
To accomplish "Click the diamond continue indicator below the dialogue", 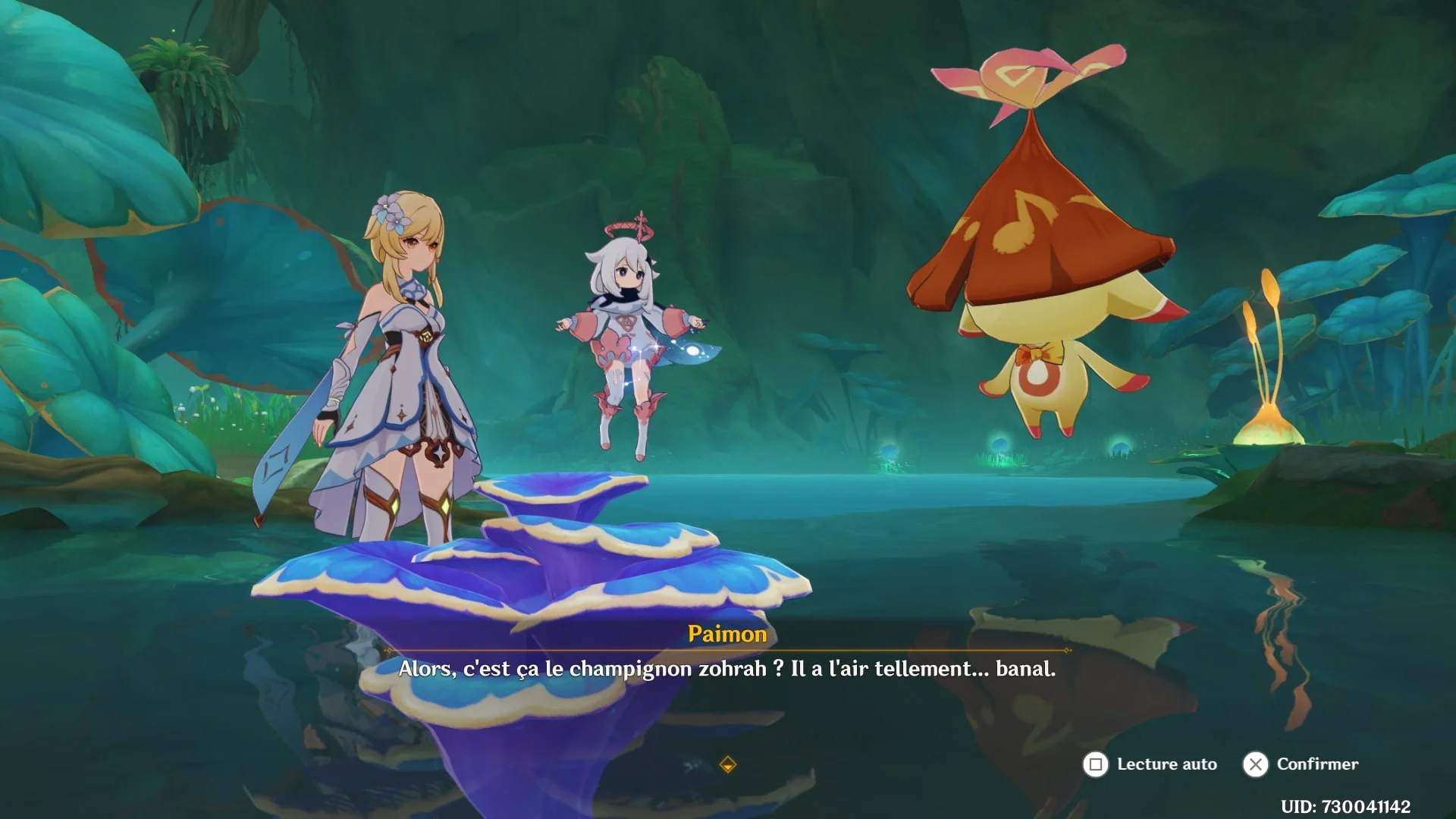I will click(x=727, y=764).
